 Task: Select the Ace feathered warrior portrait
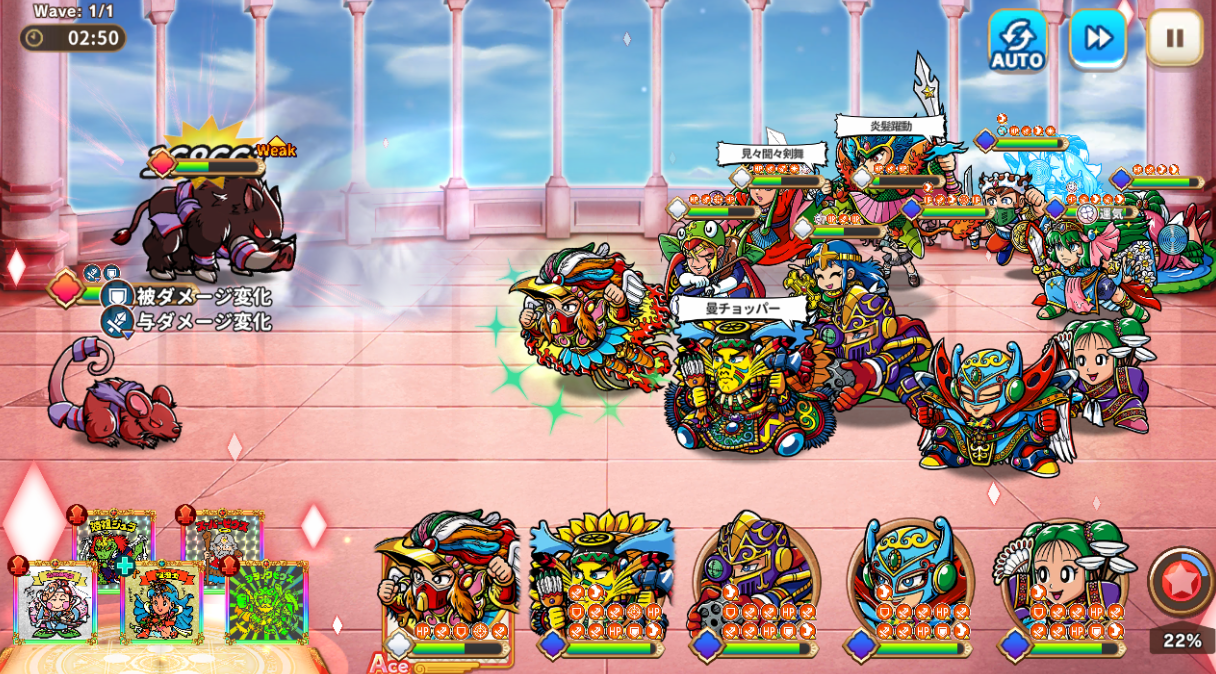tap(448, 582)
